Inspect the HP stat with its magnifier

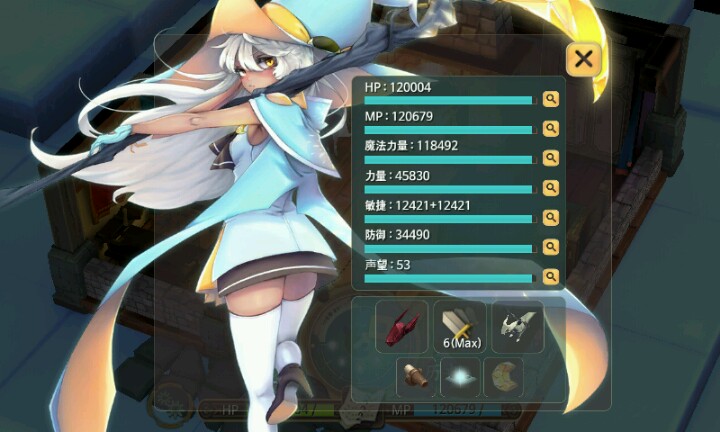[x=550, y=99]
